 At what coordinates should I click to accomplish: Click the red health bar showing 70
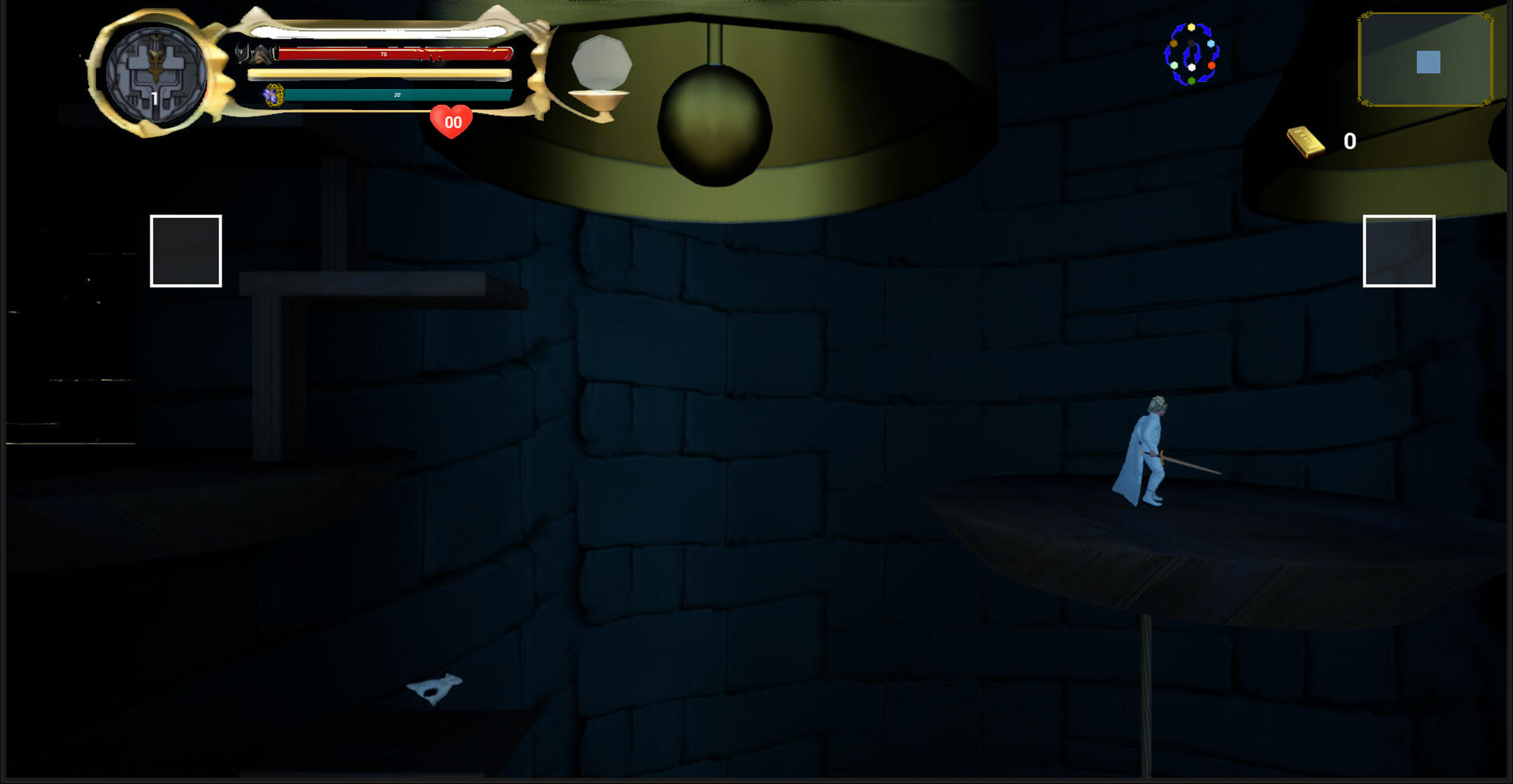coord(382,55)
